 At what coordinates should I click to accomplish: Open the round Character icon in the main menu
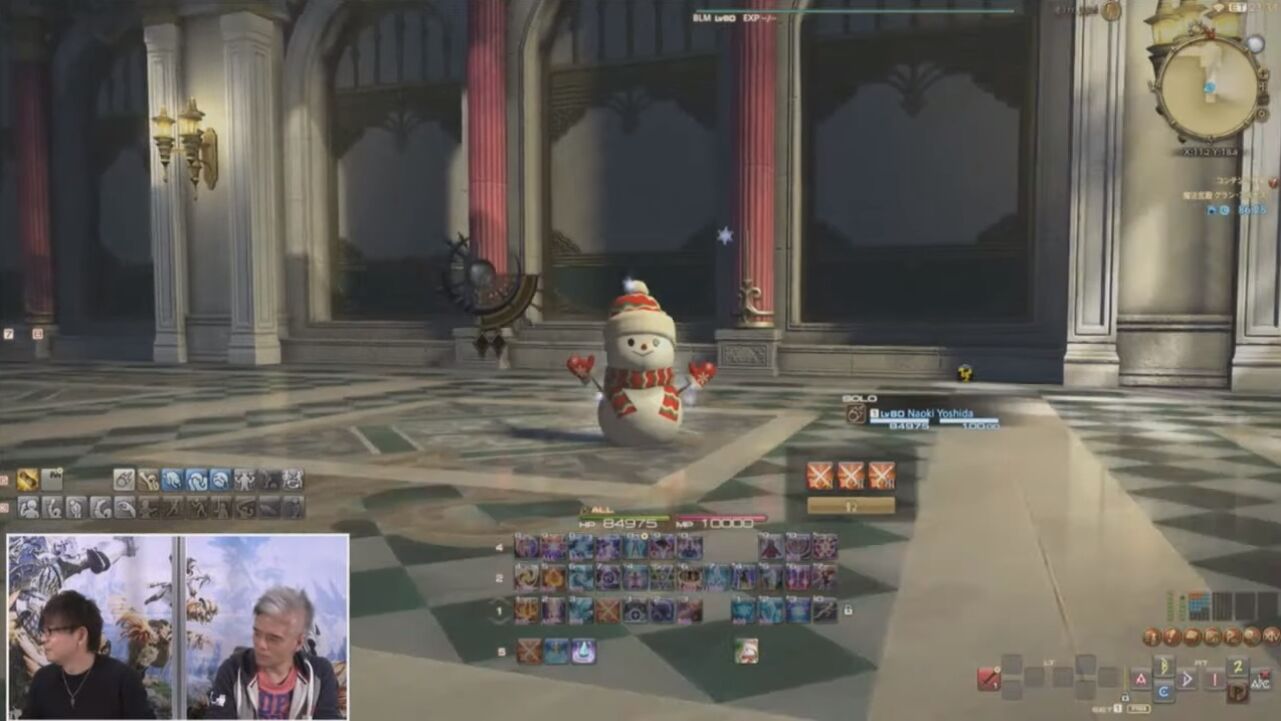pos(1150,636)
